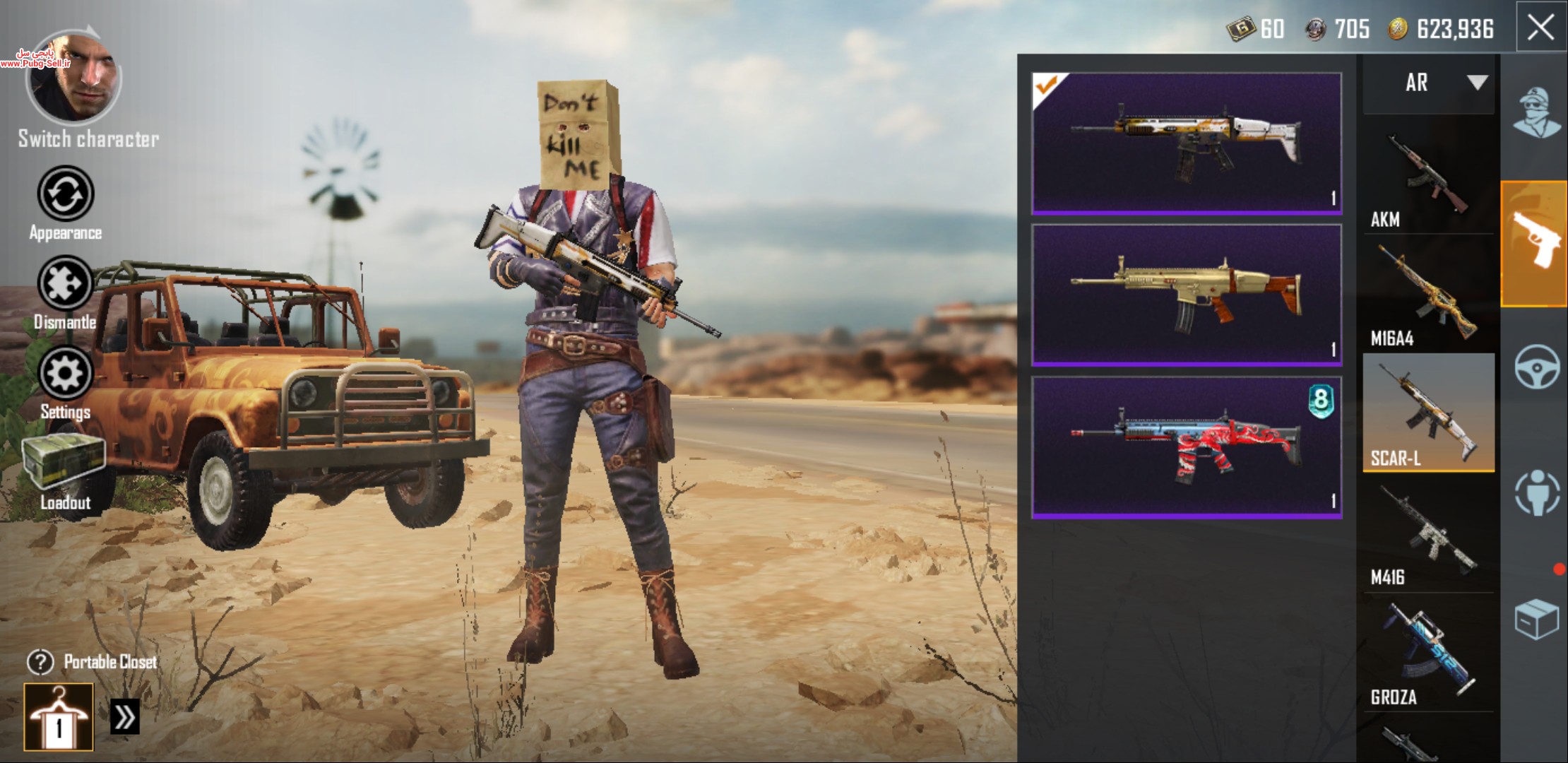Select the Dismantle option
Viewport: 1568px width, 763px height.
[65, 284]
